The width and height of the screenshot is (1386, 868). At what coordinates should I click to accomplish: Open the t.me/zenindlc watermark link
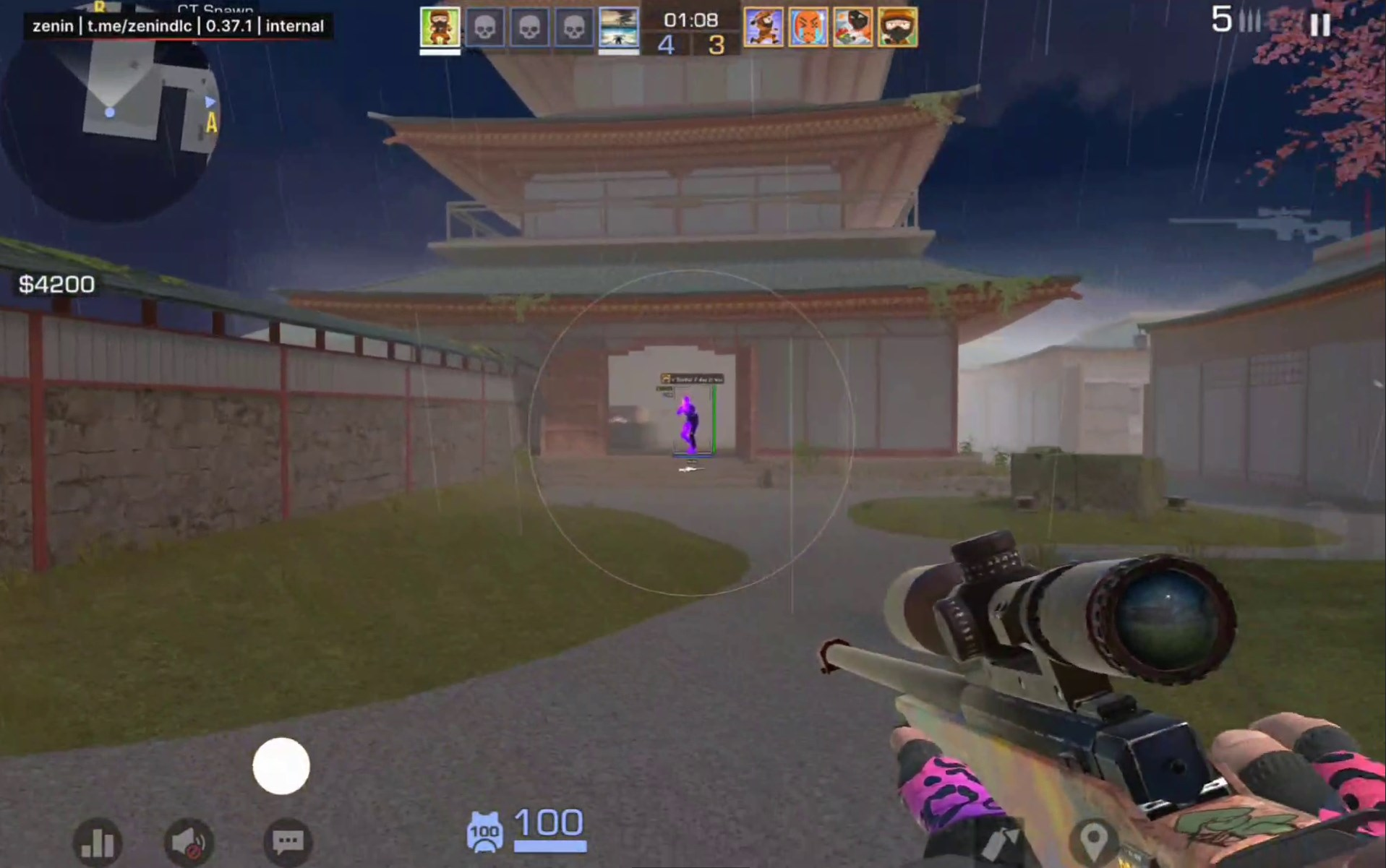coord(140,26)
